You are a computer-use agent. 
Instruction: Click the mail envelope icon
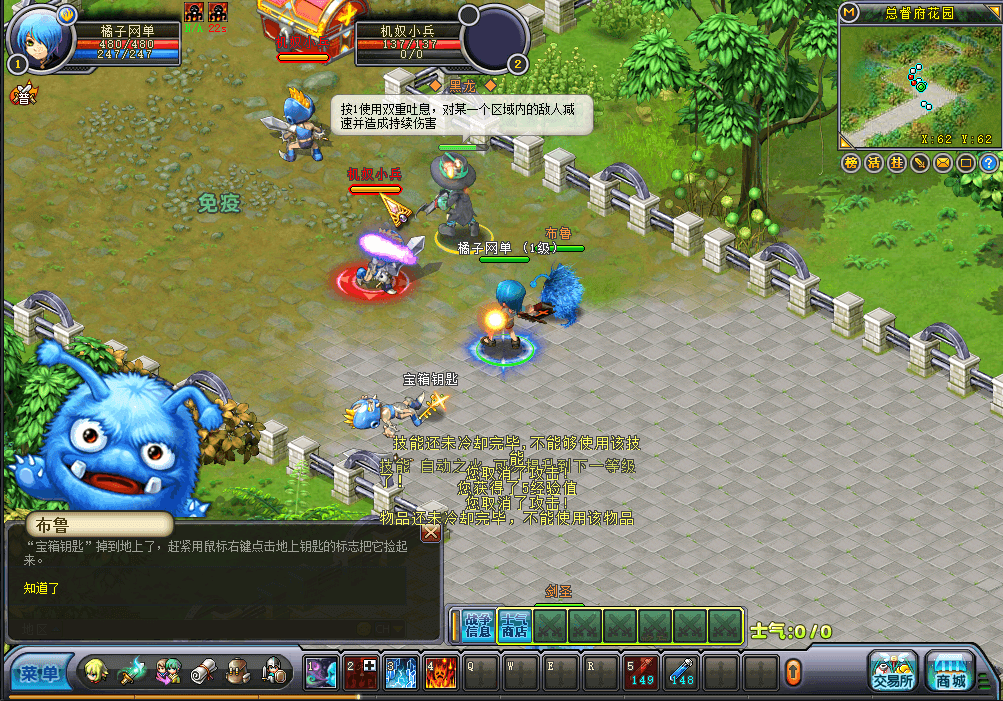click(x=943, y=162)
